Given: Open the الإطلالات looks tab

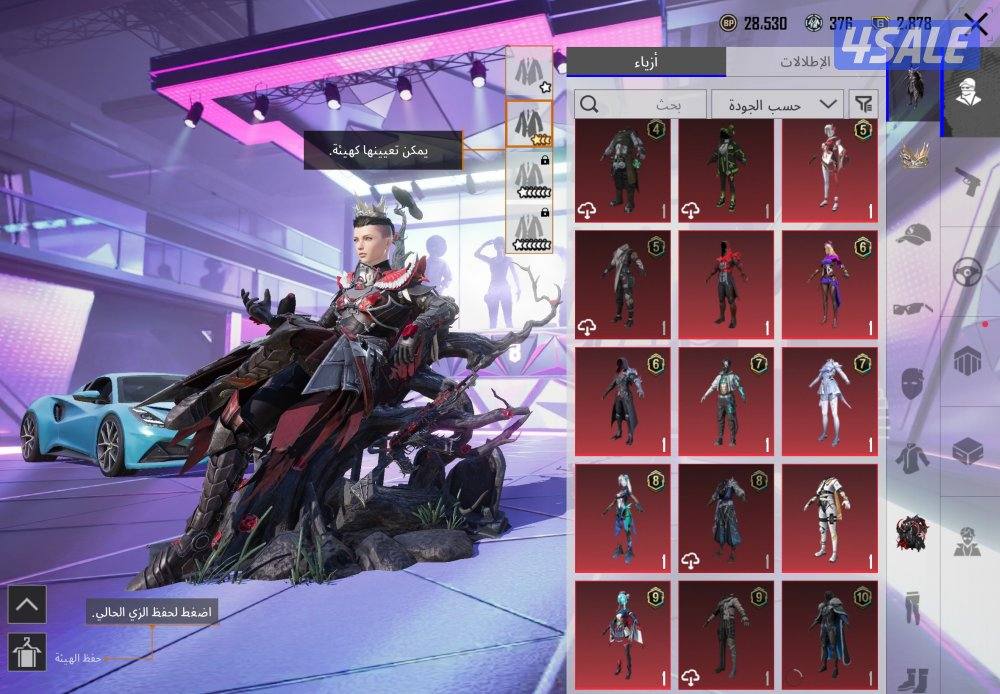Looking at the screenshot, I should click(x=804, y=61).
